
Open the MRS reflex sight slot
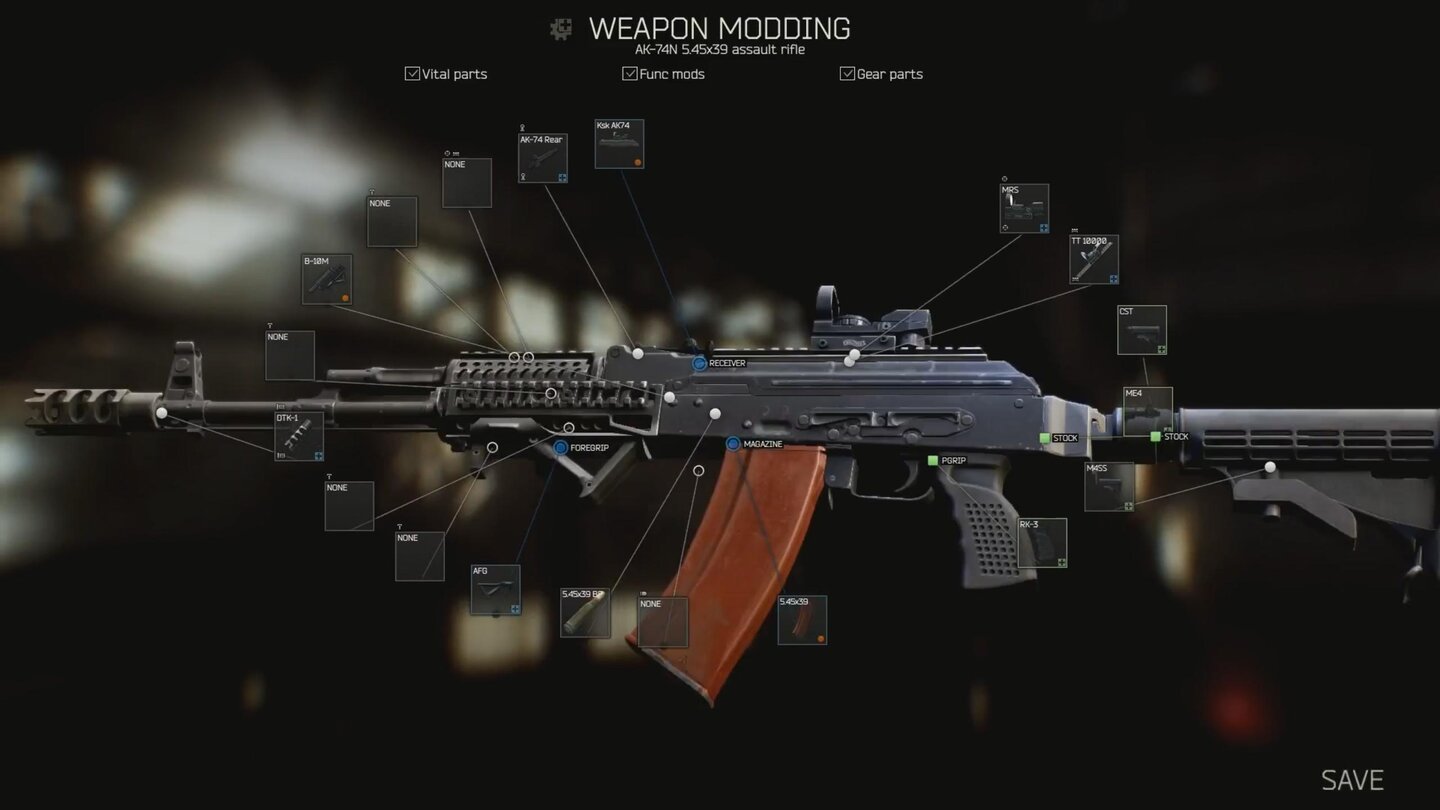pos(1023,207)
